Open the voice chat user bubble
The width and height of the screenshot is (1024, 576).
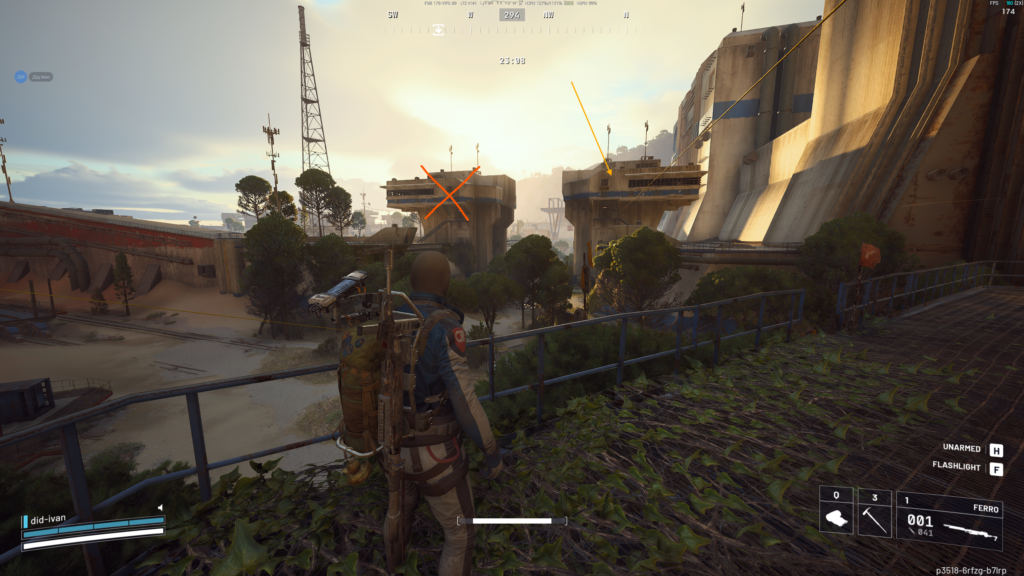click(x=21, y=76)
